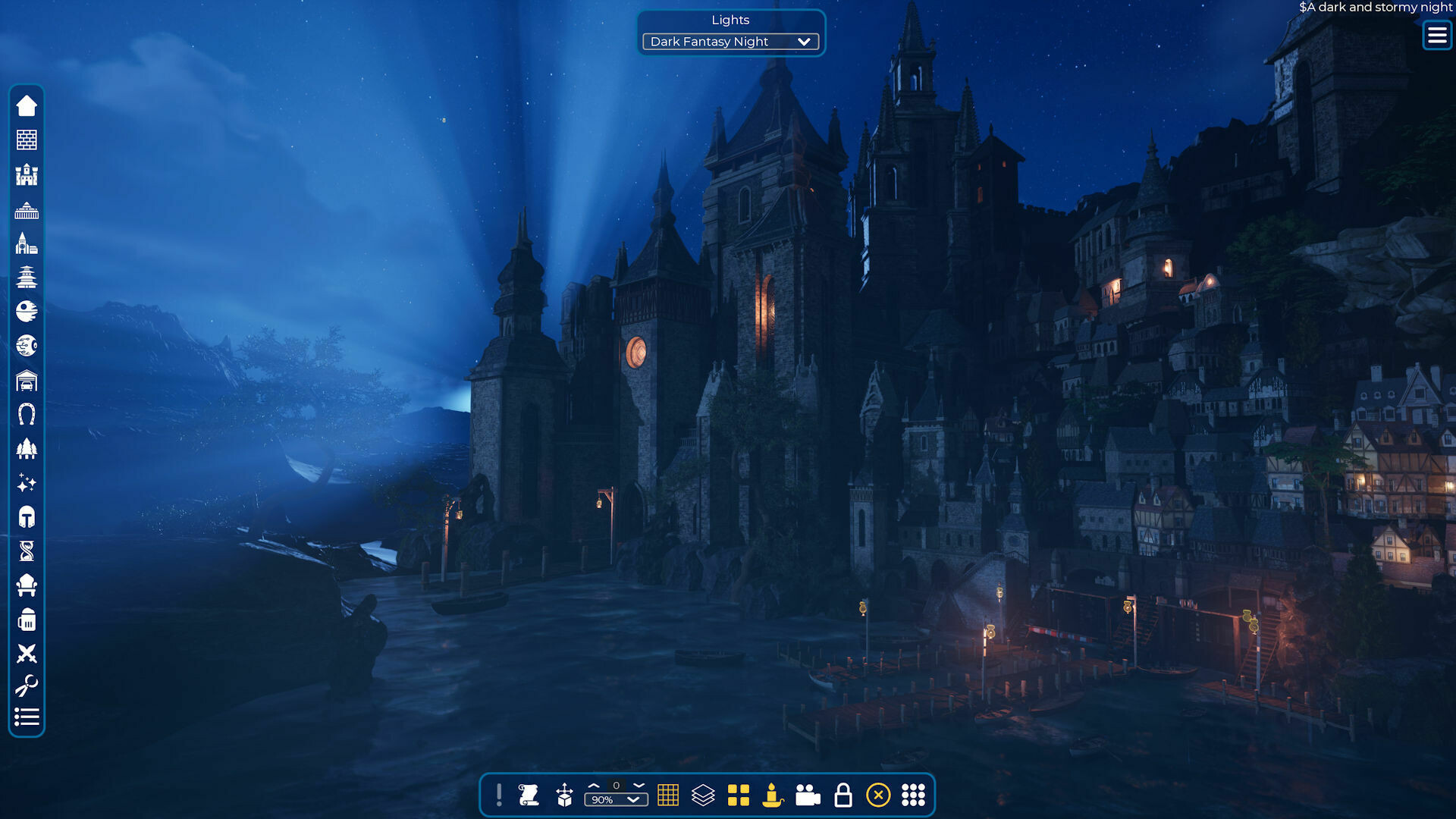Screen dimensions: 1456x819
Task: Select the hourglass time icon
Action: 27,551
